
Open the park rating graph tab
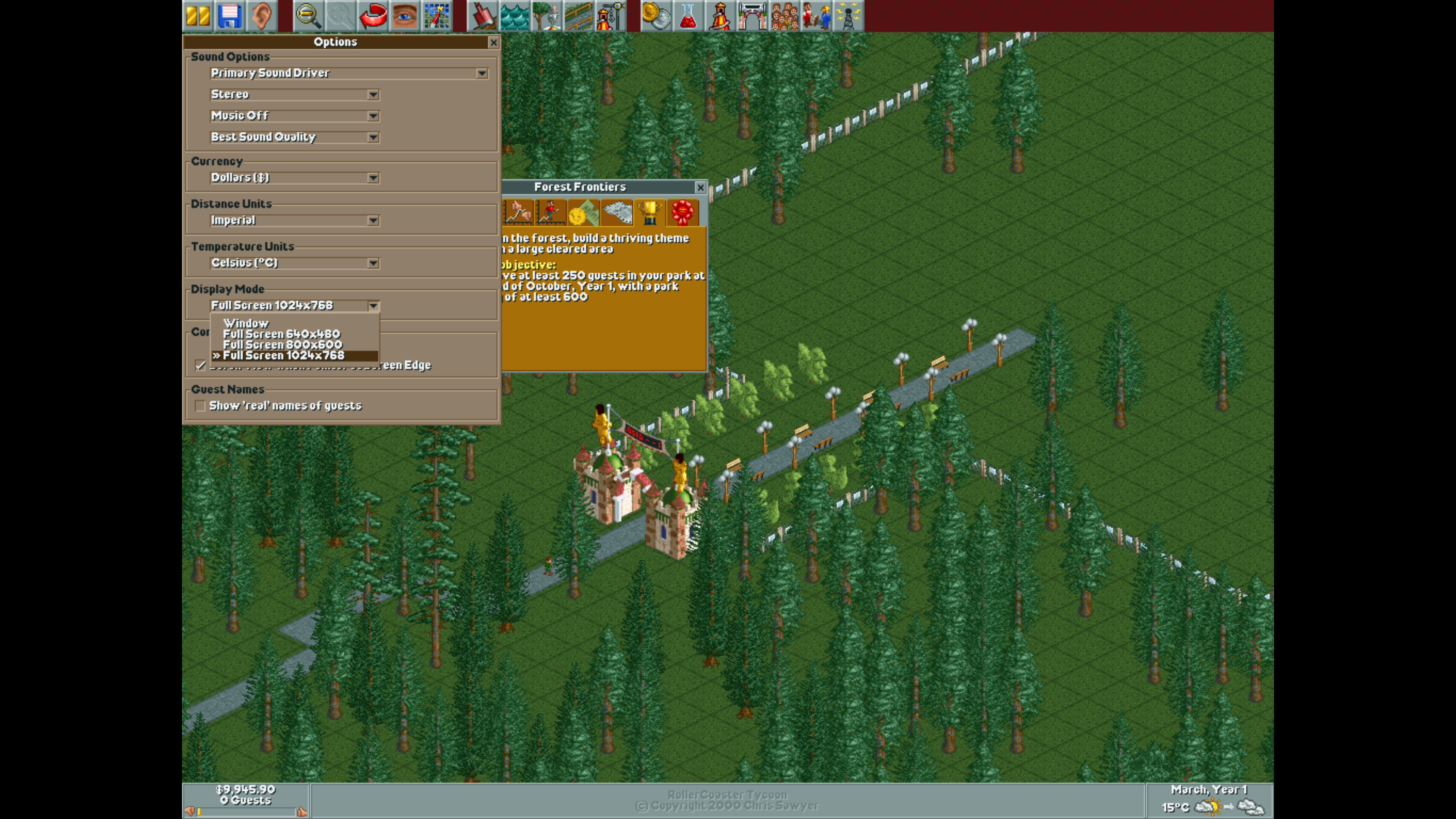click(x=518, y=213)
